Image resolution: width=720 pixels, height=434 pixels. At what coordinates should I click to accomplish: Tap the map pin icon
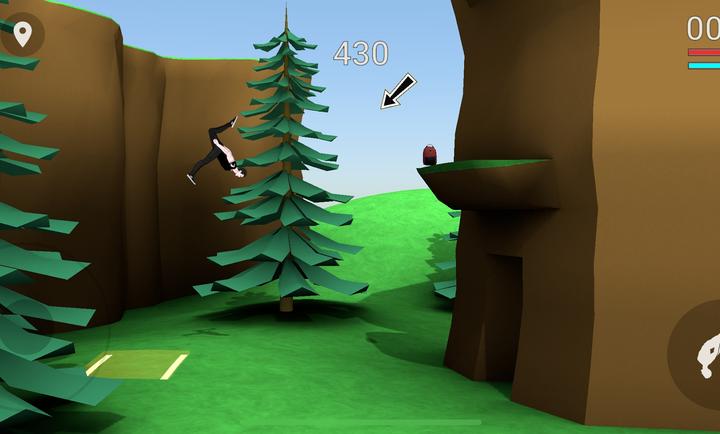pyautogui.click(x=22, y=33)
